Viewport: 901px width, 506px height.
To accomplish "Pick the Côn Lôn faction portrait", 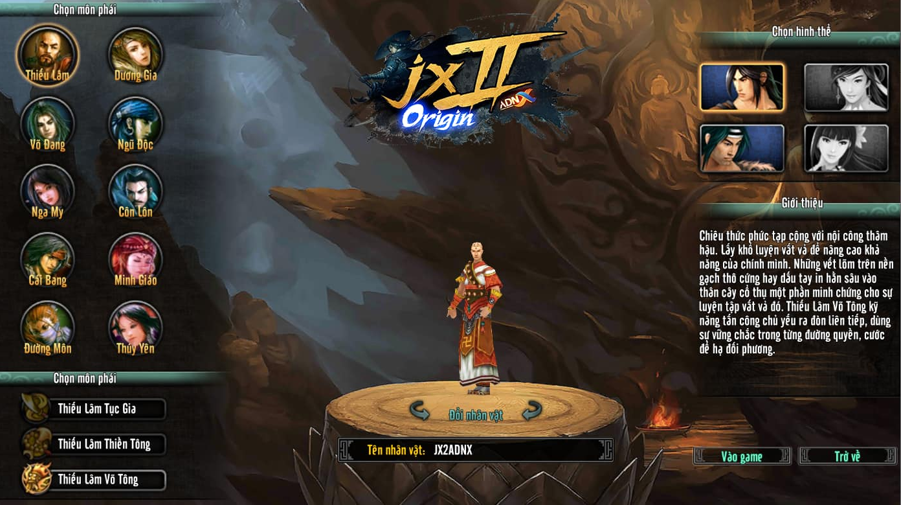I will [x=135, y=189].
